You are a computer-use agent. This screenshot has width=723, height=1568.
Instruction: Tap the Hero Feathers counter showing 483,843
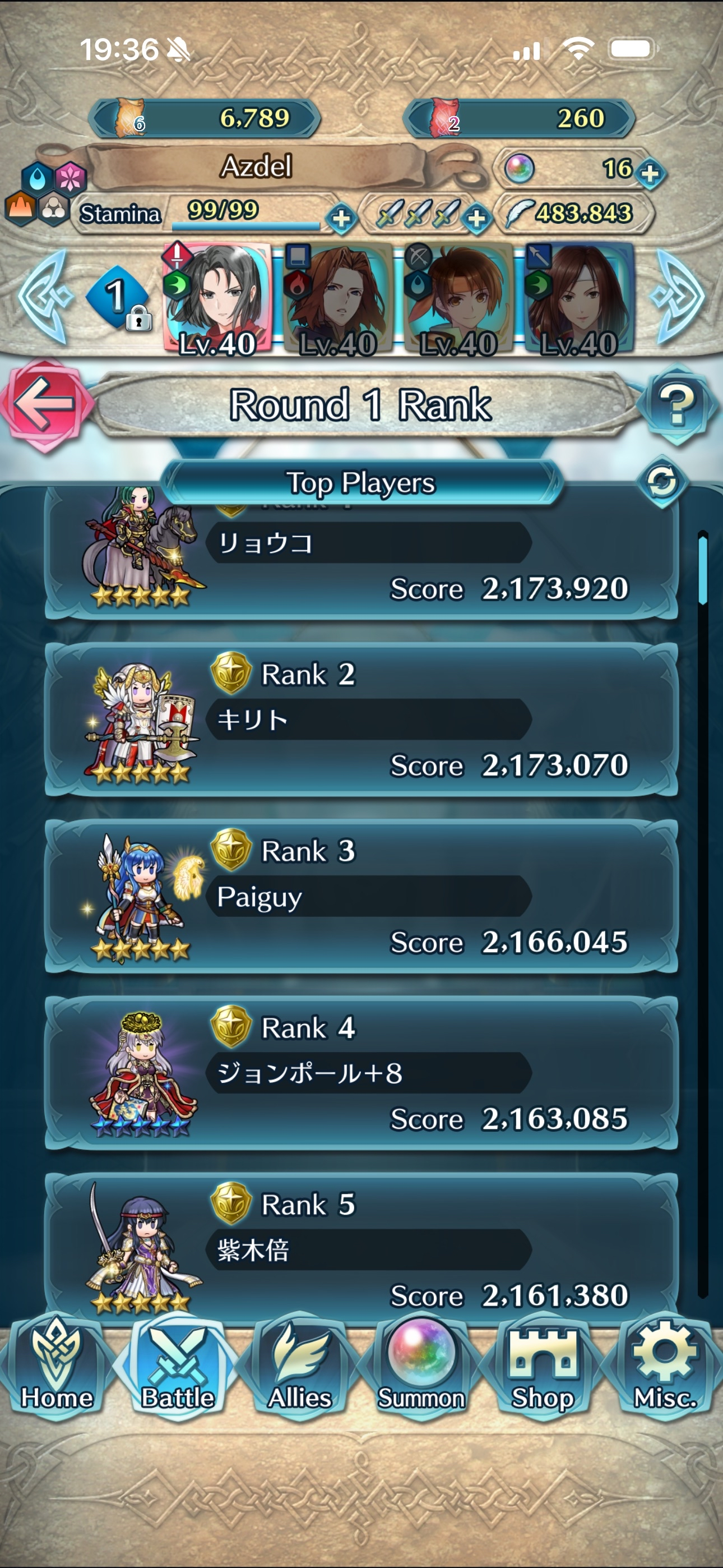point(574,214)
